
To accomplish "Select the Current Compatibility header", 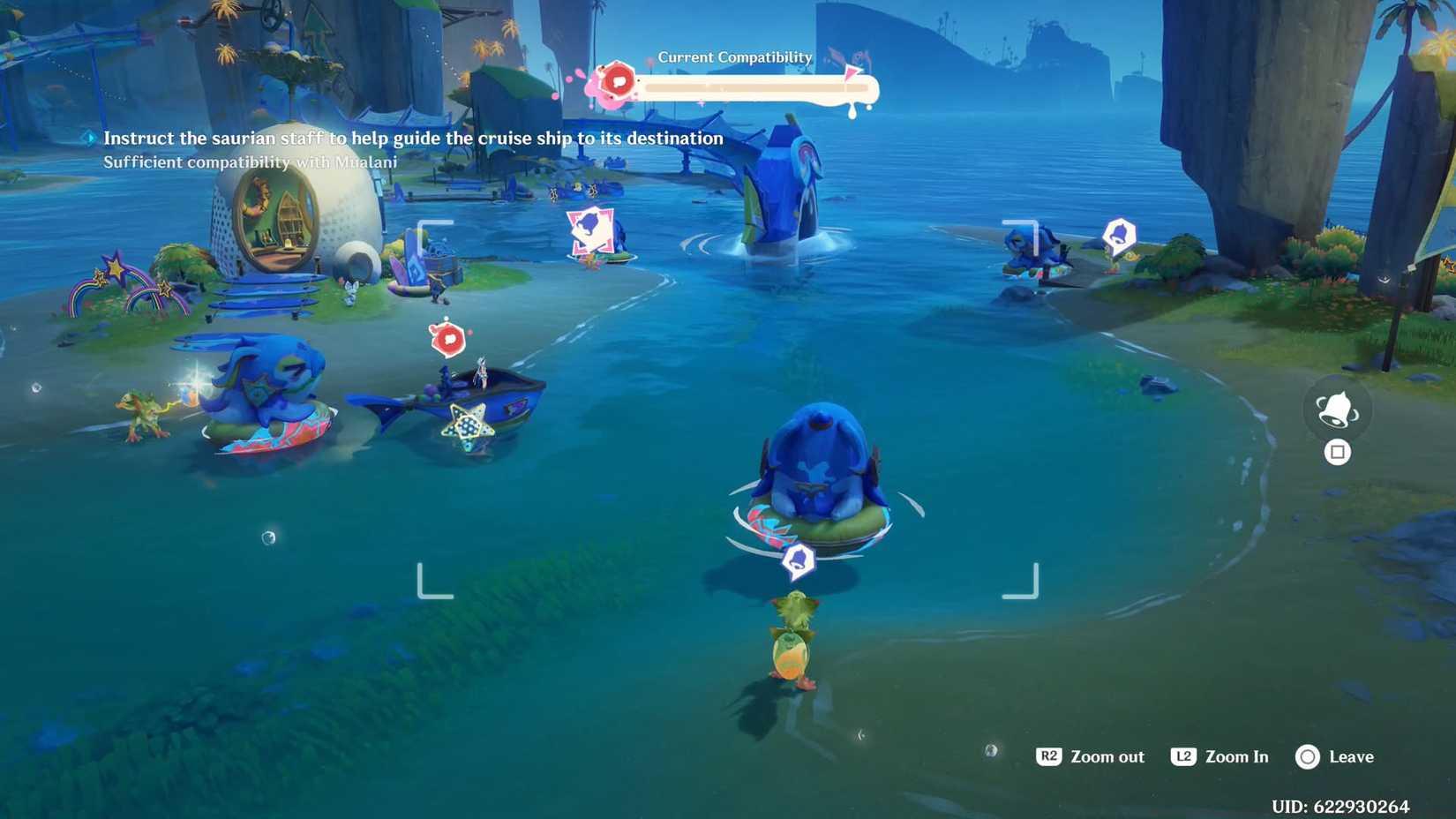I will coord(734,56).
